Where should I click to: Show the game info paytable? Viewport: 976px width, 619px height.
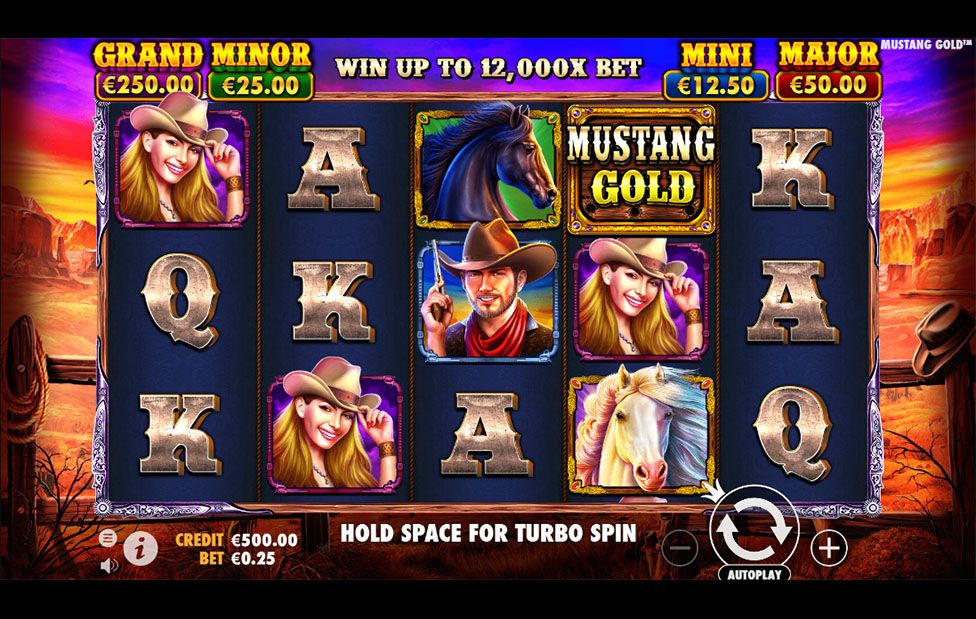click(x=140, y=546)
